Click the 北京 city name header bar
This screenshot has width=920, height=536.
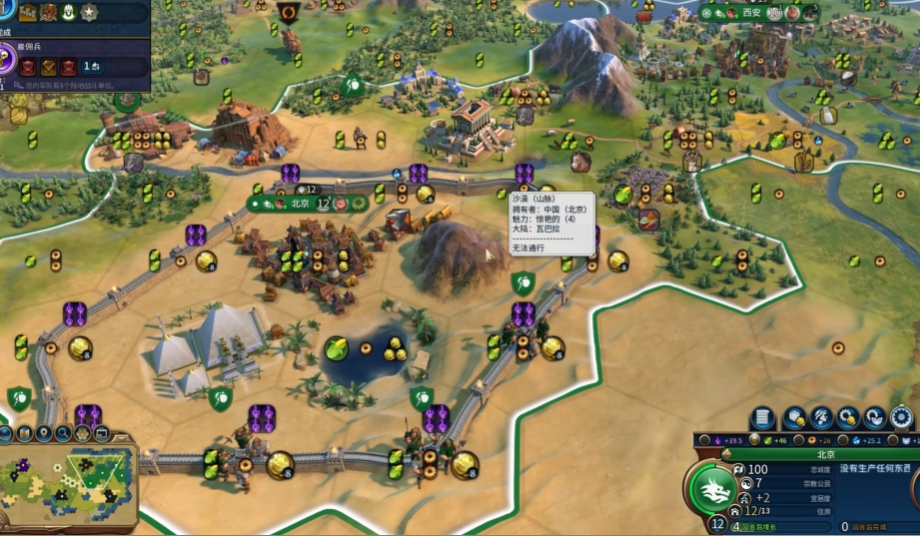click(824, 454)
